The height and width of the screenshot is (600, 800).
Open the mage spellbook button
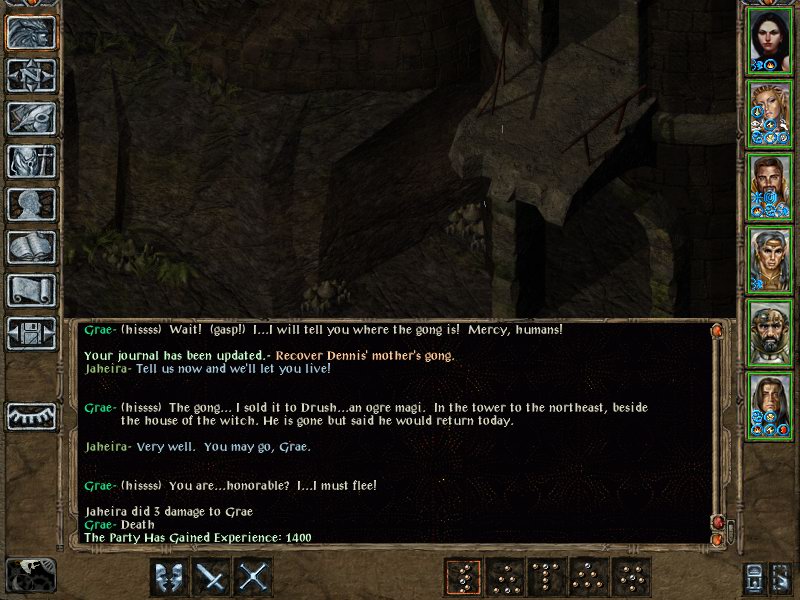pyautogui.click(x=31, y=247)
